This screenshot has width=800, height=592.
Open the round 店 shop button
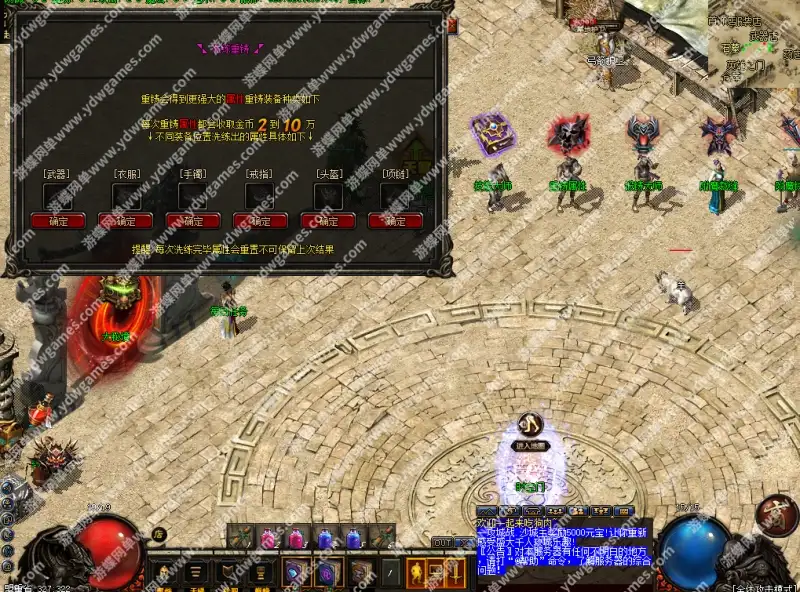pos(158,535)
